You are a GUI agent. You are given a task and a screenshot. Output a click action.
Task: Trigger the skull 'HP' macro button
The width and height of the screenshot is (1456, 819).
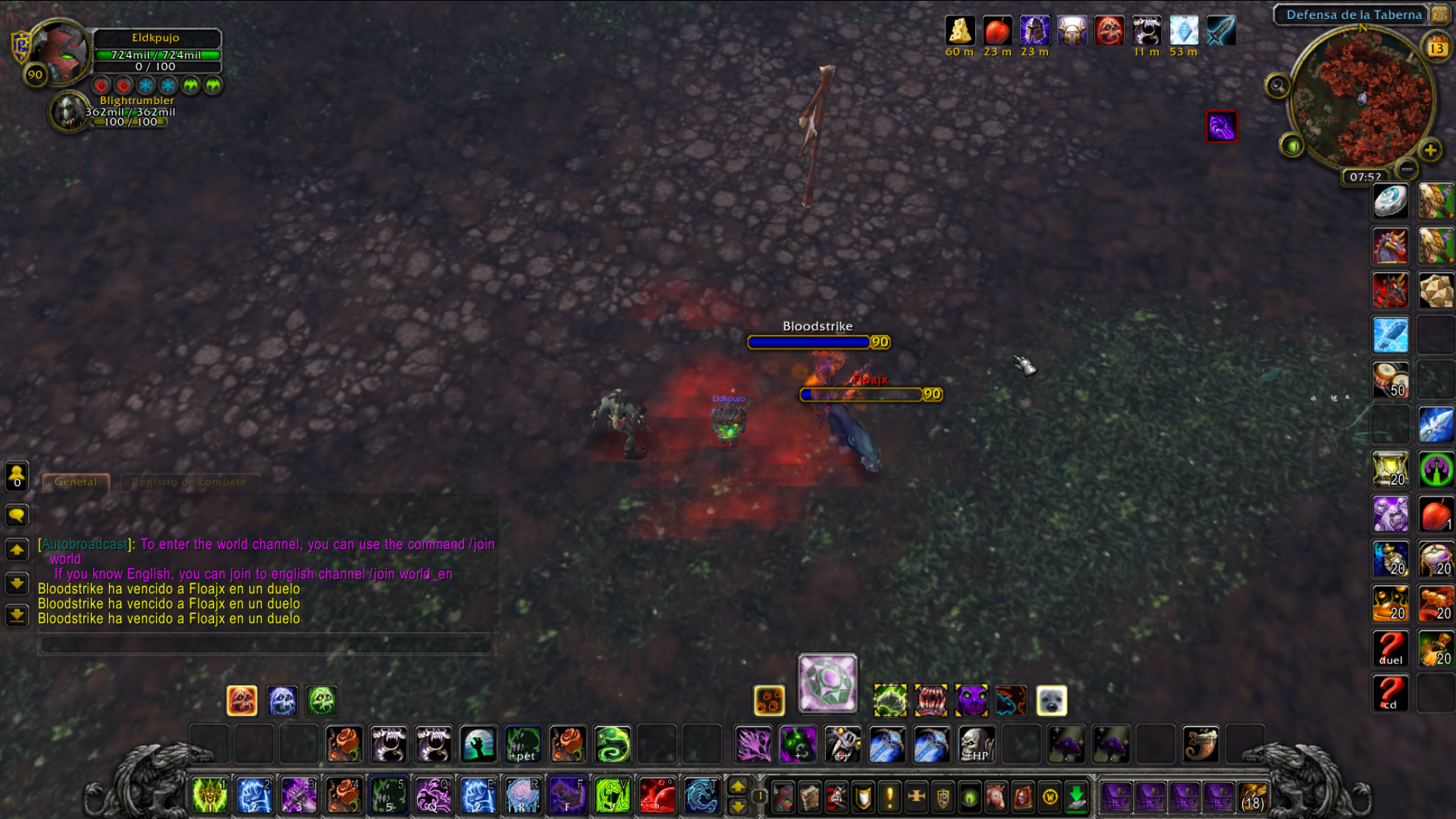coord(976,745)
